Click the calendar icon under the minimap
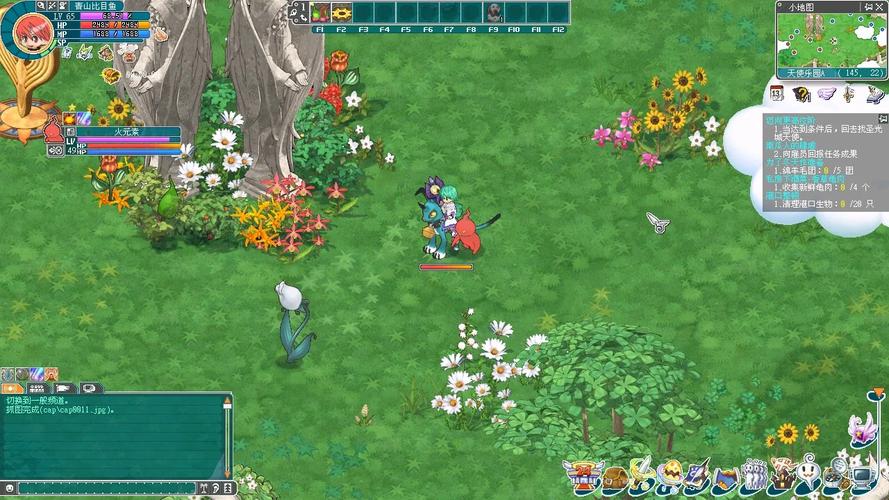 (777, 94)
